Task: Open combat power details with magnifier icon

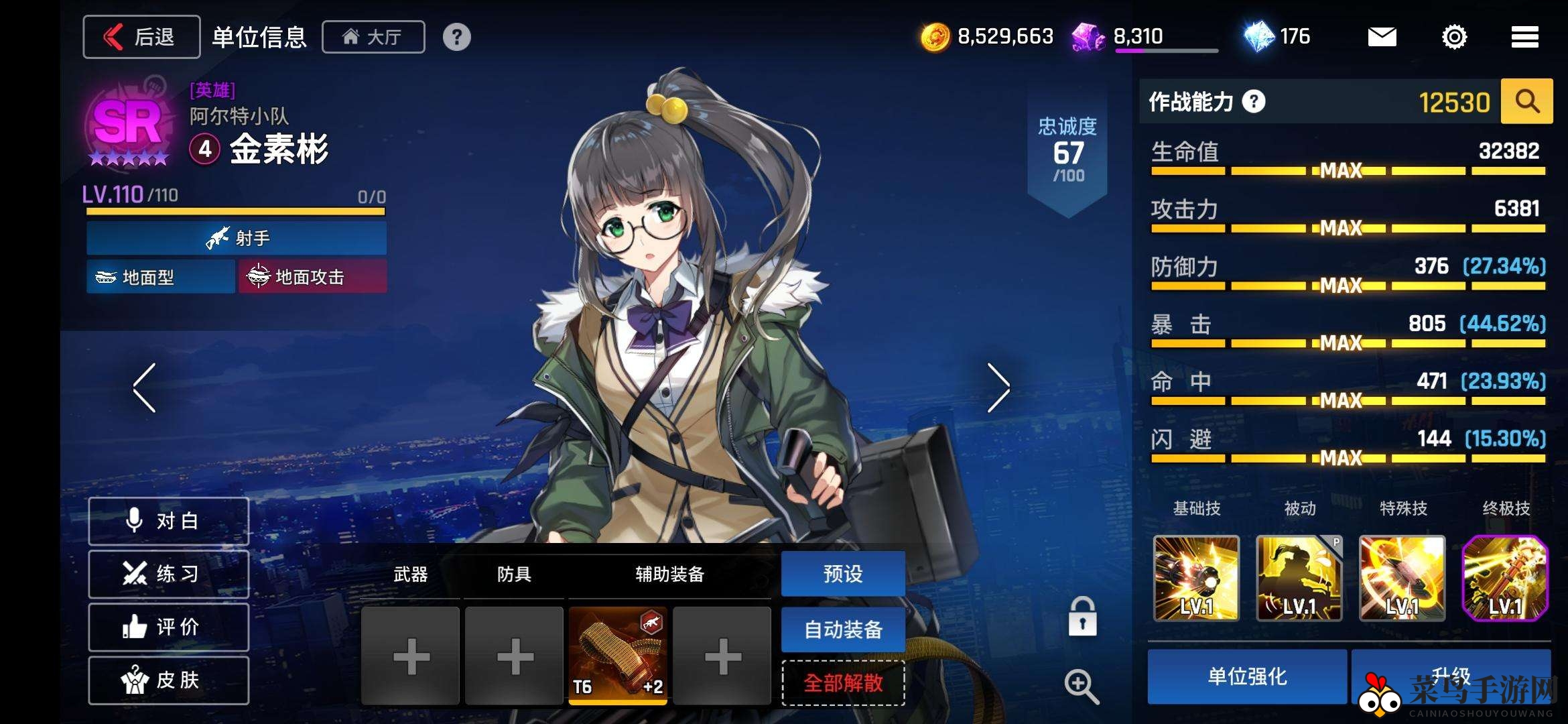Action: point(1526,102)
